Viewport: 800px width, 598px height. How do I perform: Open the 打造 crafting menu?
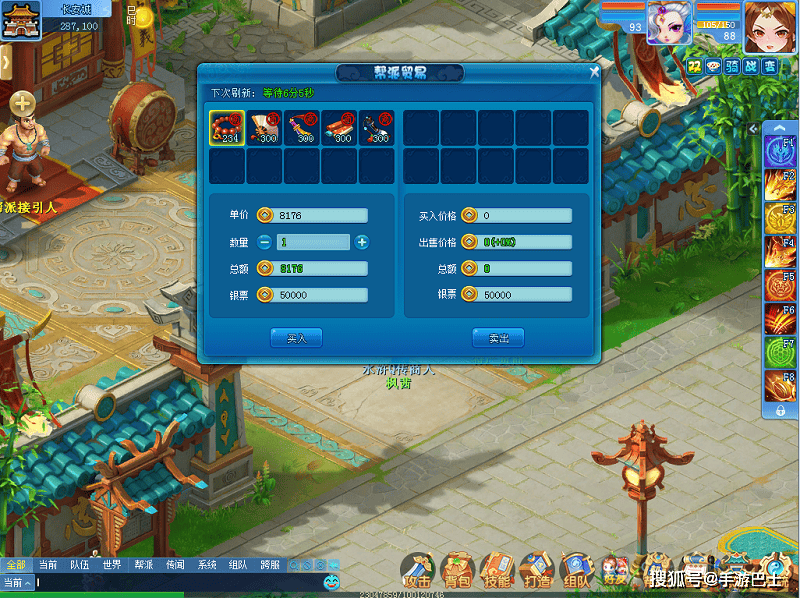[x=536, y=570]
